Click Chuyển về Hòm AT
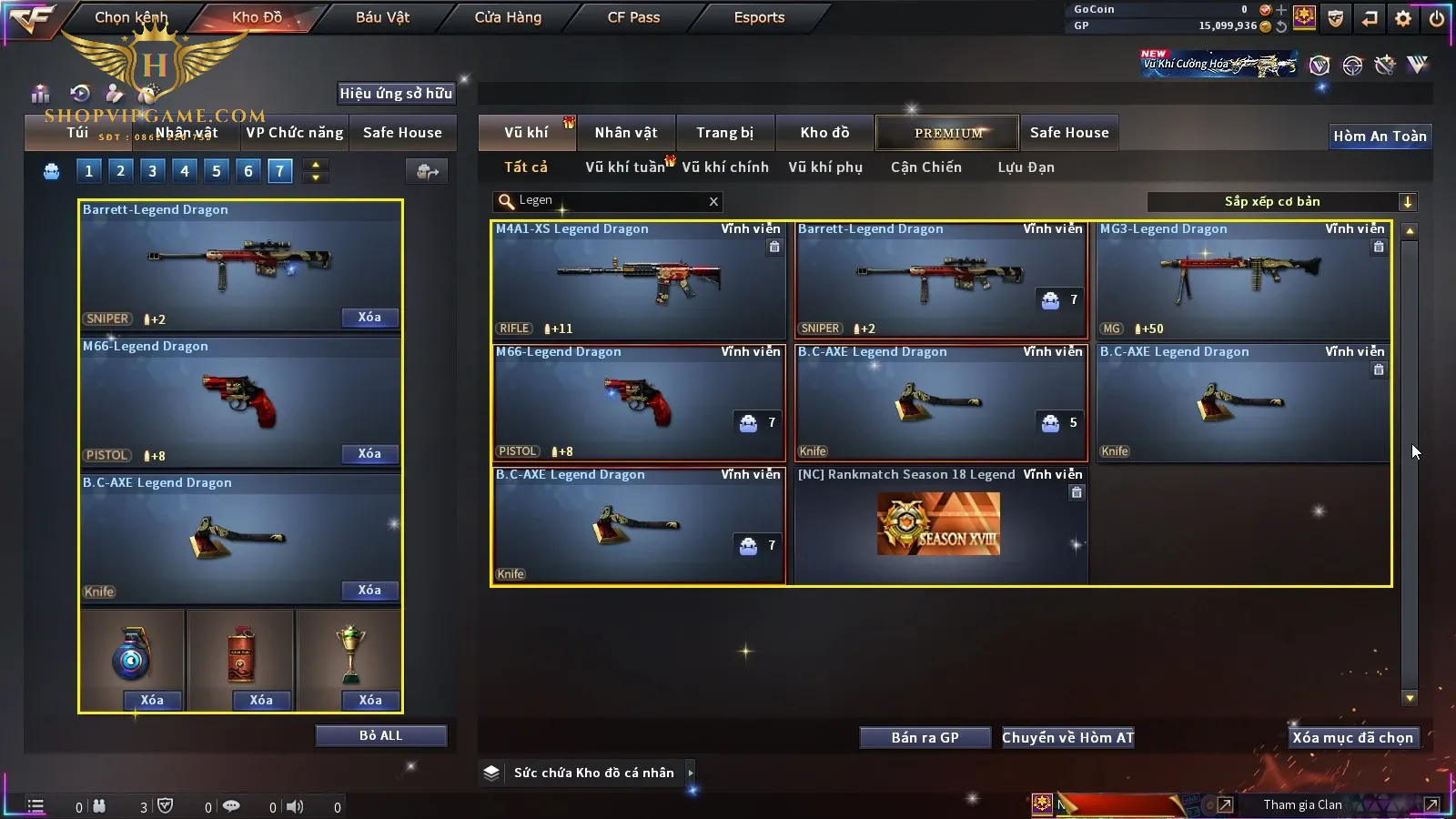Image resolution: width=1456 pixels, height=819 pixels. 1067,738
